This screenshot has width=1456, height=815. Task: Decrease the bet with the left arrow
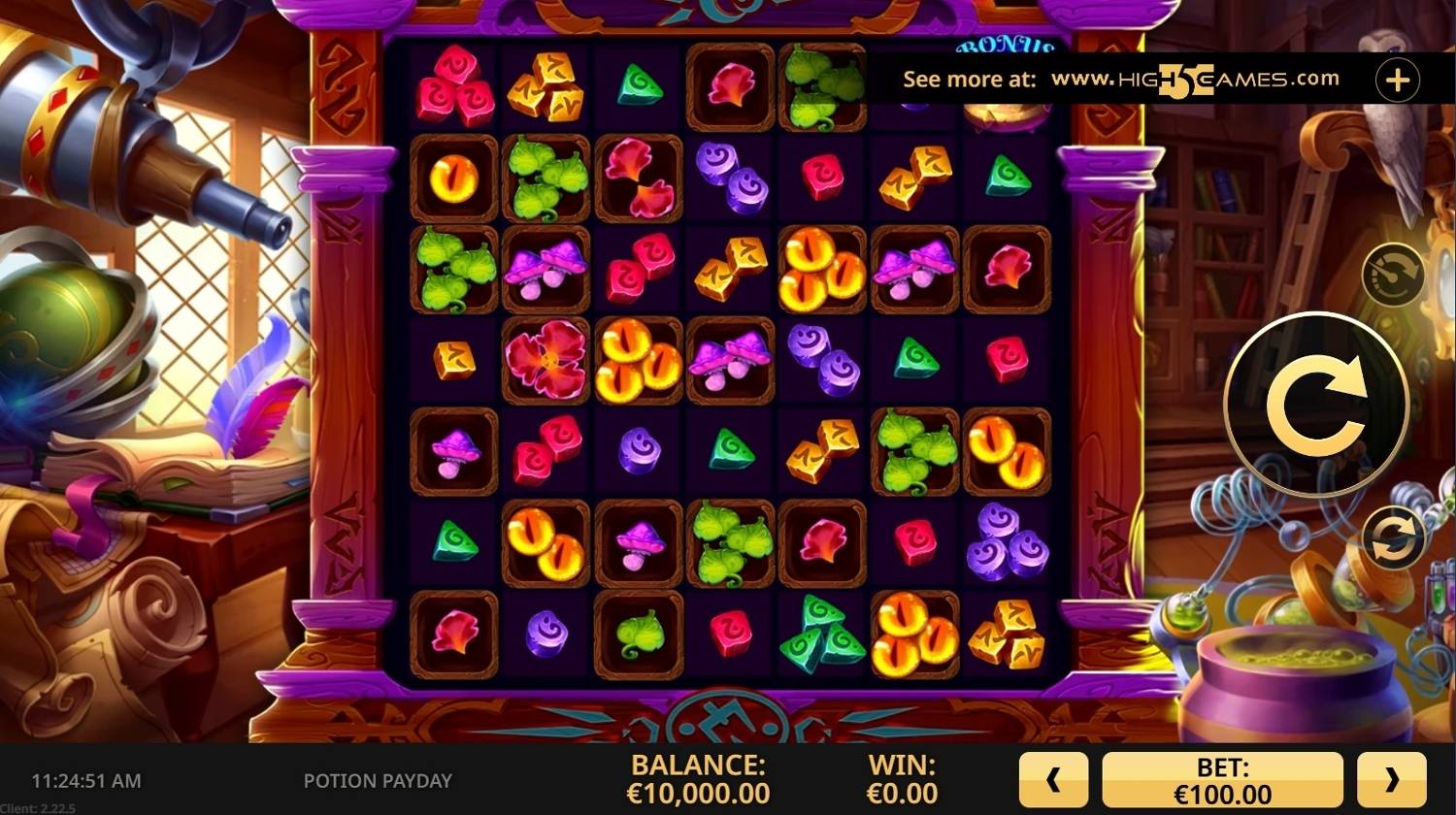[1053, 779]
